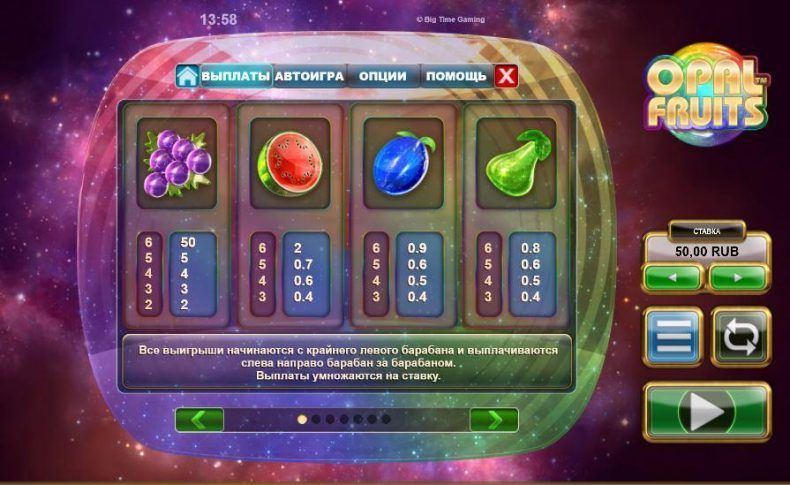Close the paytable with the red X
790x485 pixels.
pyautogui.click(x=507, y=76)
